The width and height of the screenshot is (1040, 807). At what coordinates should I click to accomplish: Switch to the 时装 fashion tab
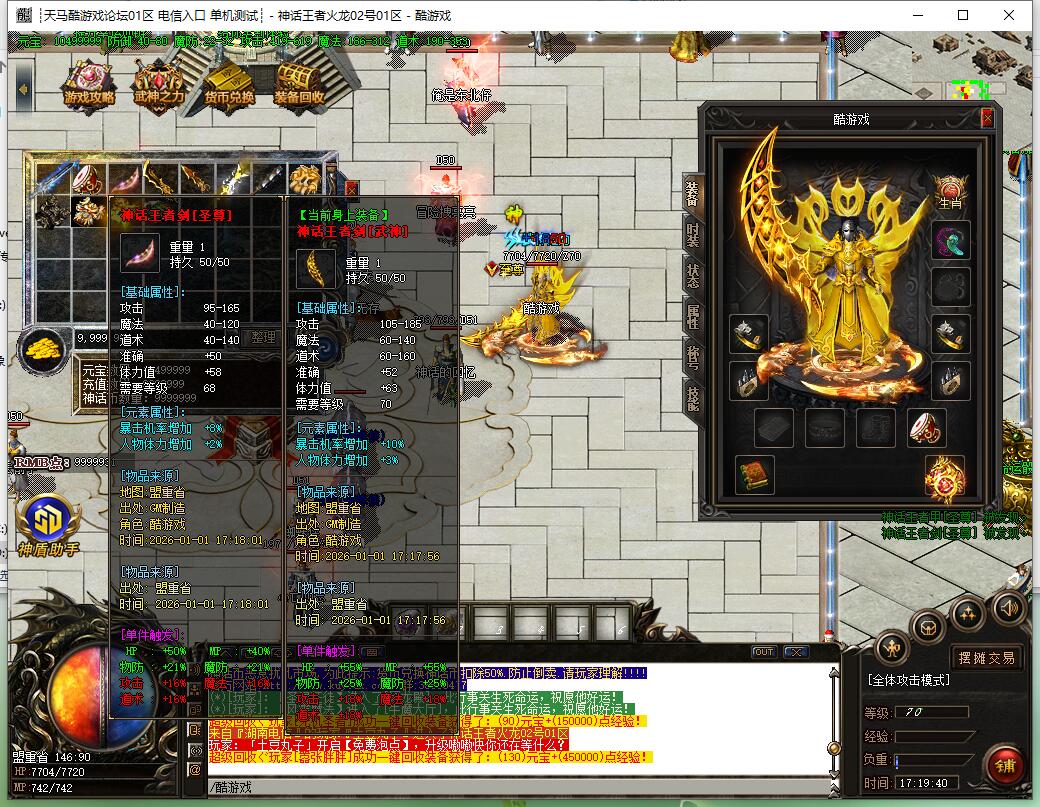[x=692, y=234]
